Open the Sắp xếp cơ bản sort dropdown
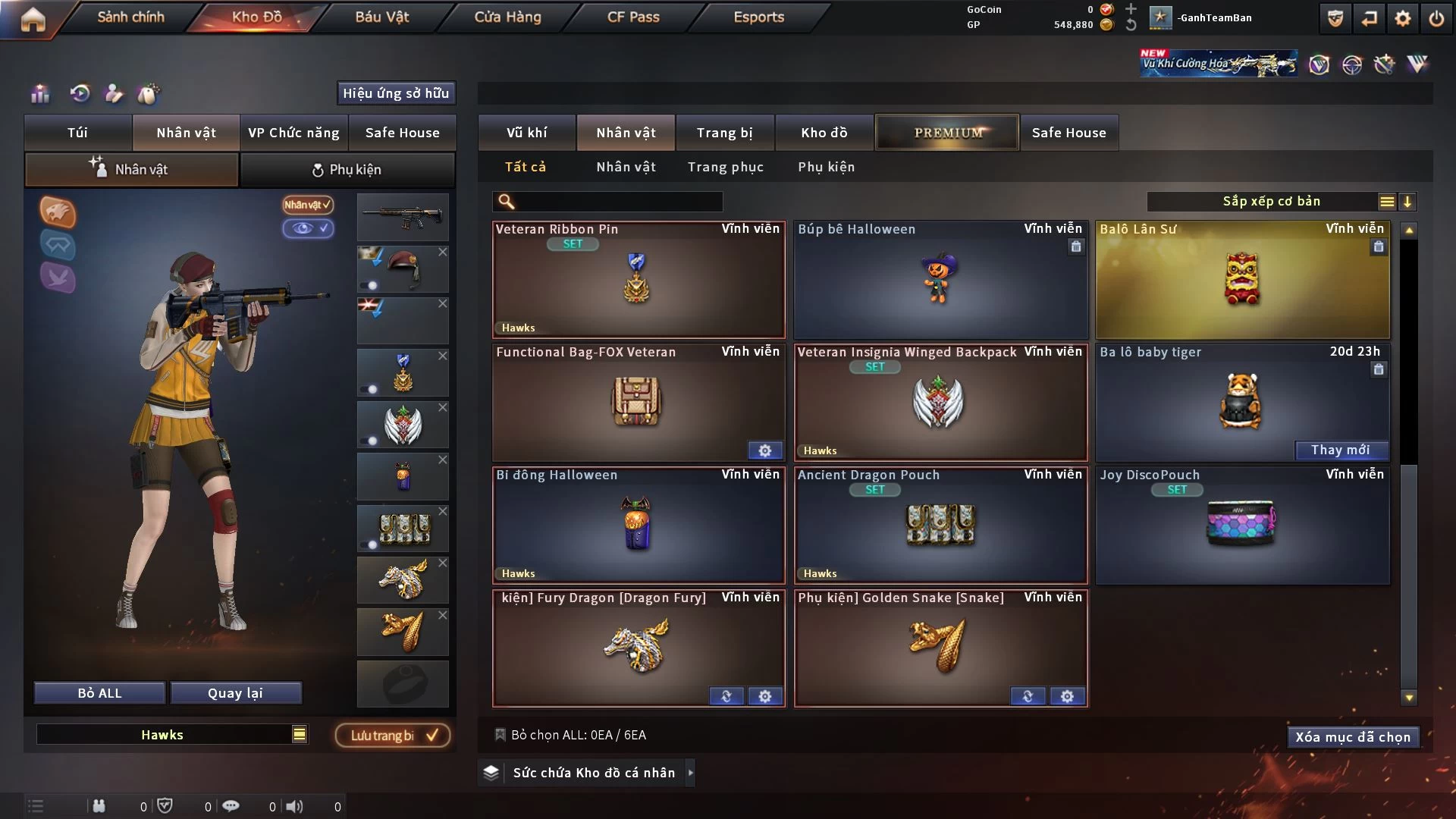1456x819 pixels. 1271,202
